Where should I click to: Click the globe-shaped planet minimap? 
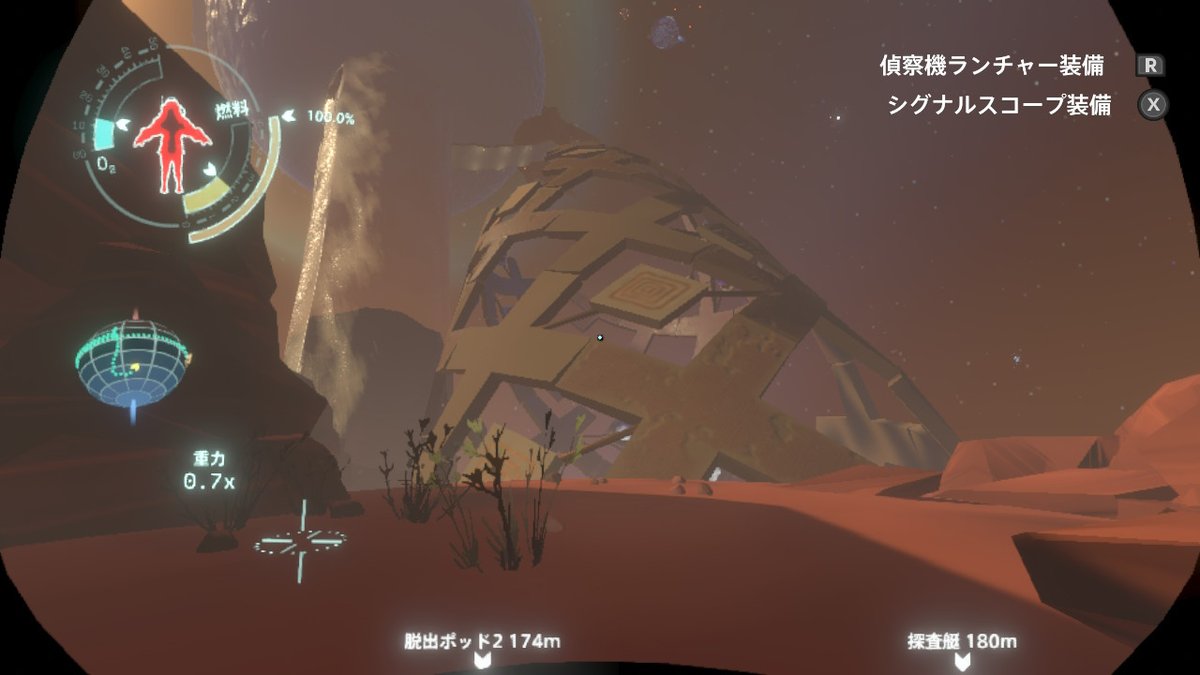tap(132, 359)
